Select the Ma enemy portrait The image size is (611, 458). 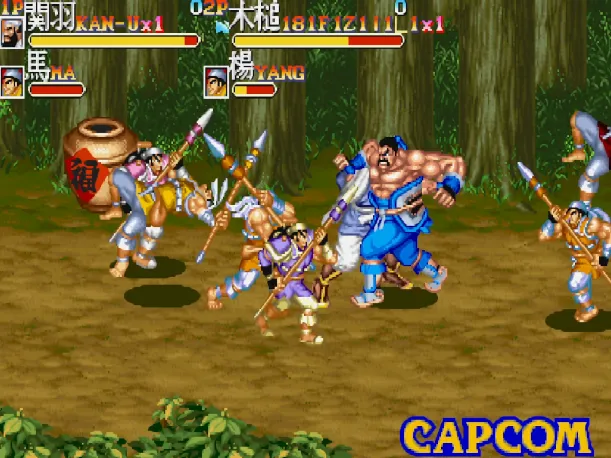14,81
